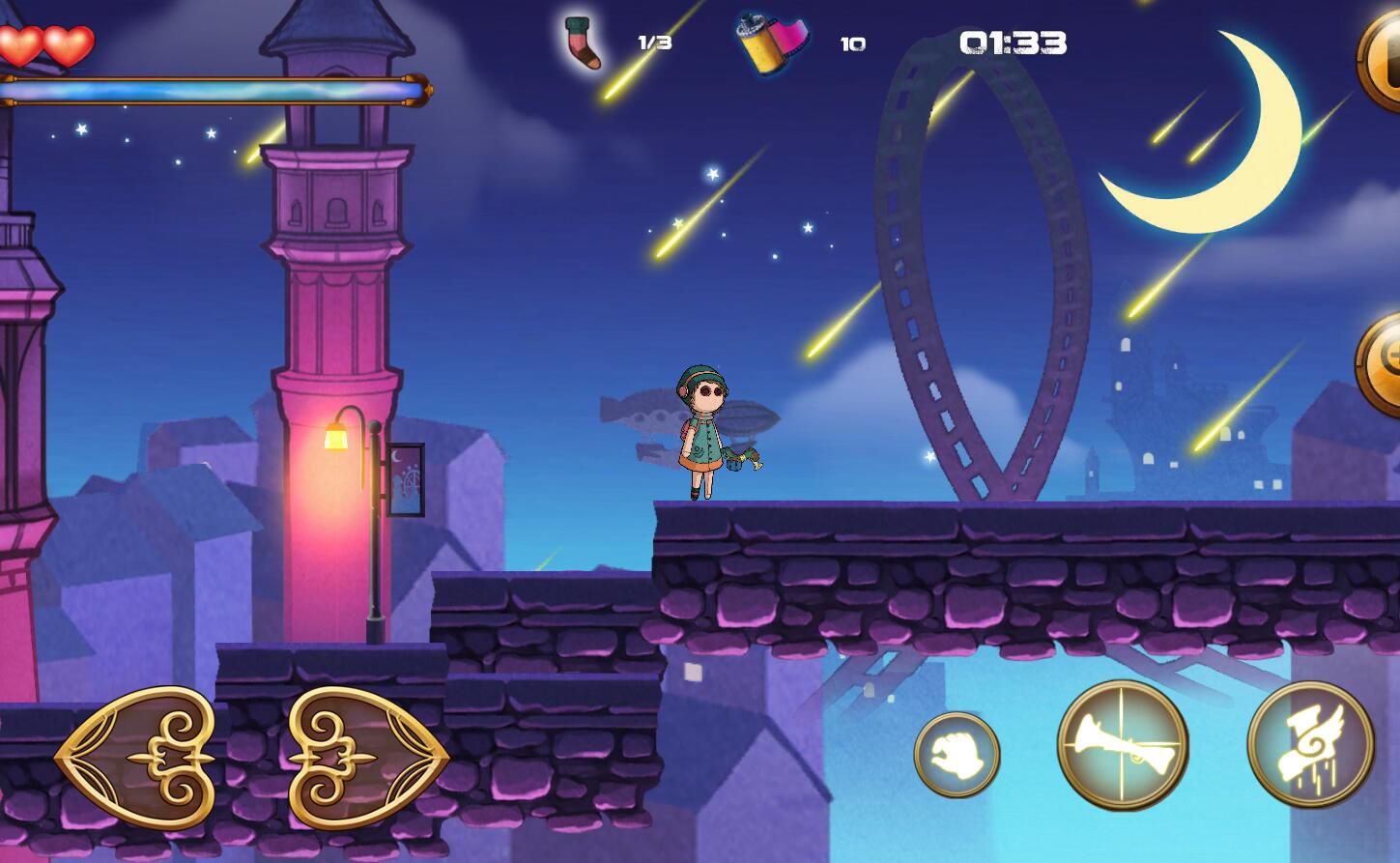1400x863 pixels.
Task: Jump with the winged boot button
Action: pyautogui.click(x=1310, y=744)
